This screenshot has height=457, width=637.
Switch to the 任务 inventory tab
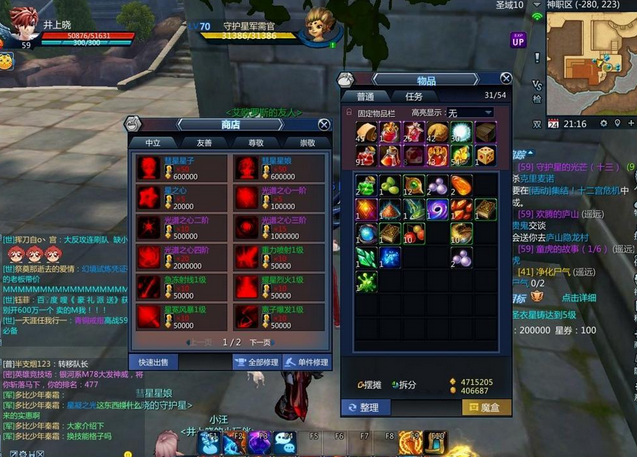pyautogui.click(x=412, y=96)
